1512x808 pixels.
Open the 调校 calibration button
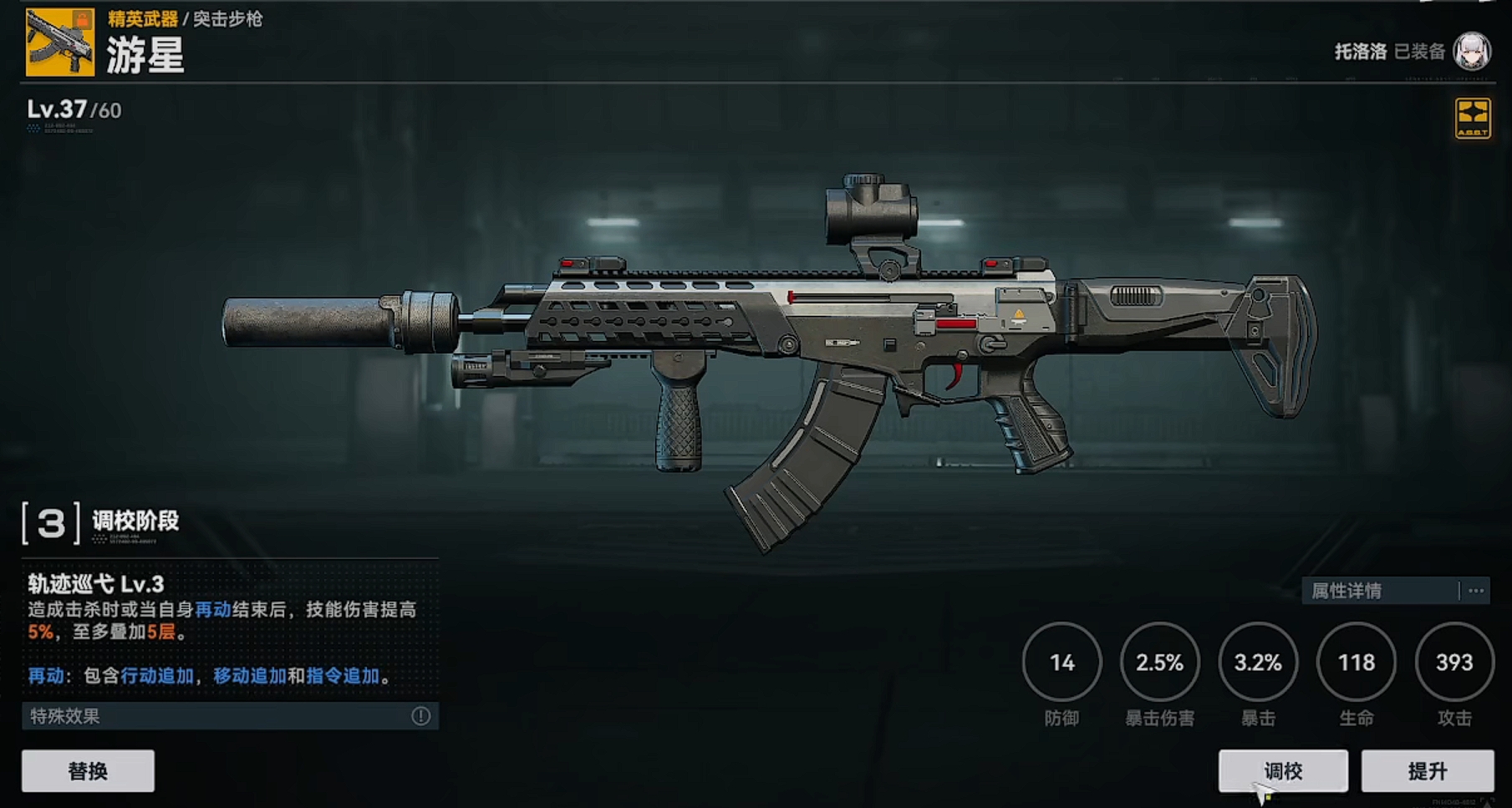[1283, 770]
